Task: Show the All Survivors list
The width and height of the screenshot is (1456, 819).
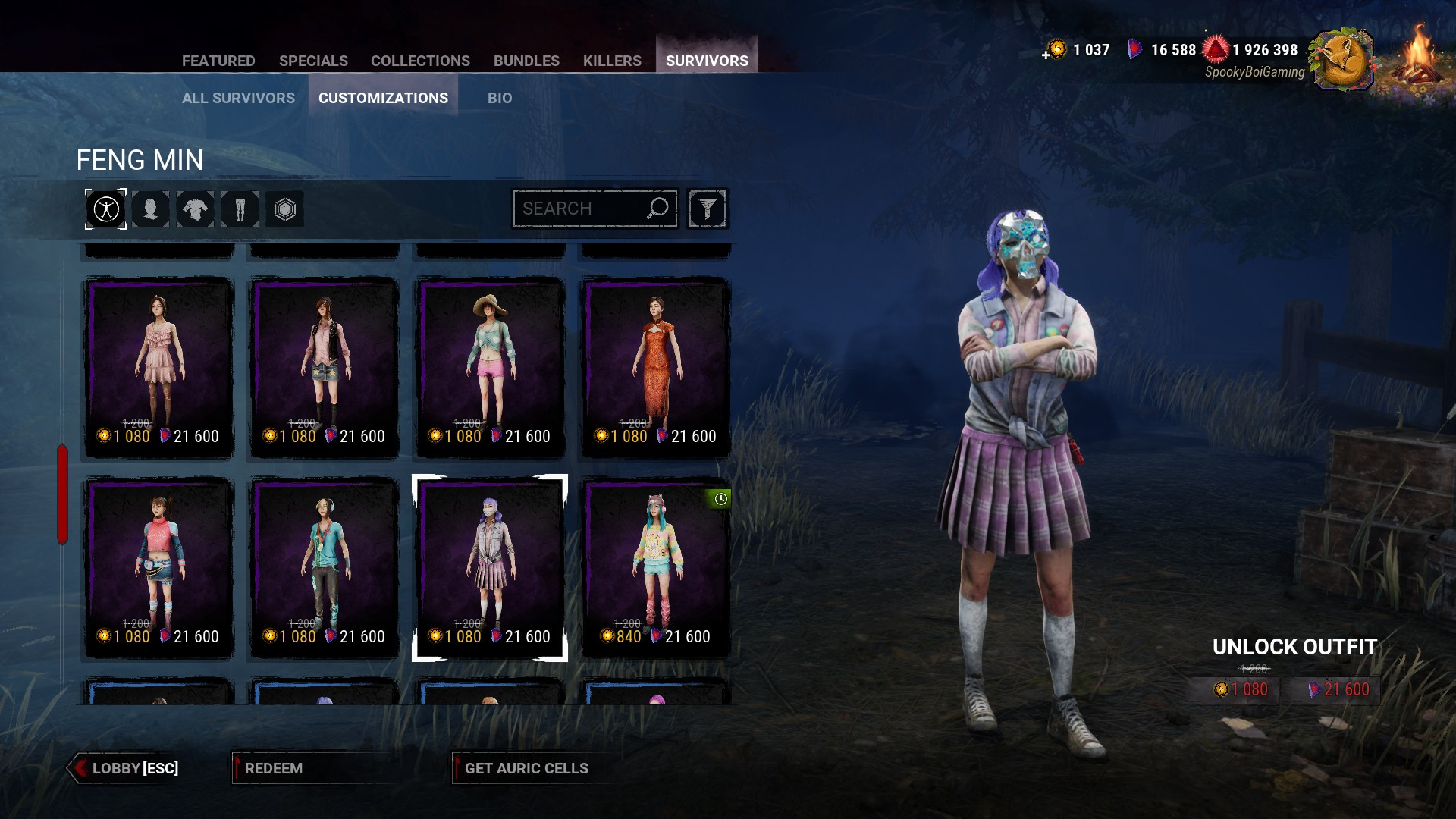Action: click(238, 98)
